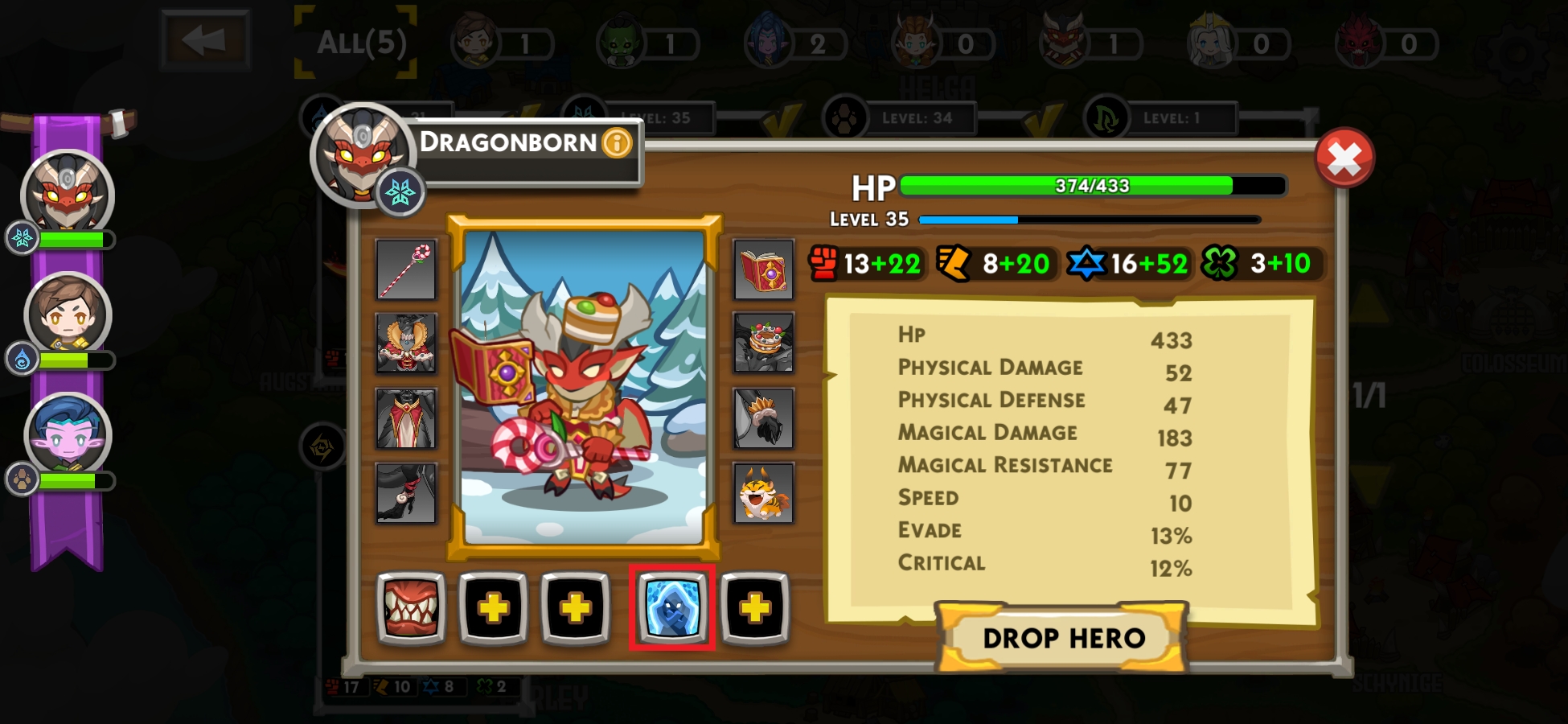Select the cake hat equipment slot
The width and height of the screenshot is (1568, 724).
(763, 343)
